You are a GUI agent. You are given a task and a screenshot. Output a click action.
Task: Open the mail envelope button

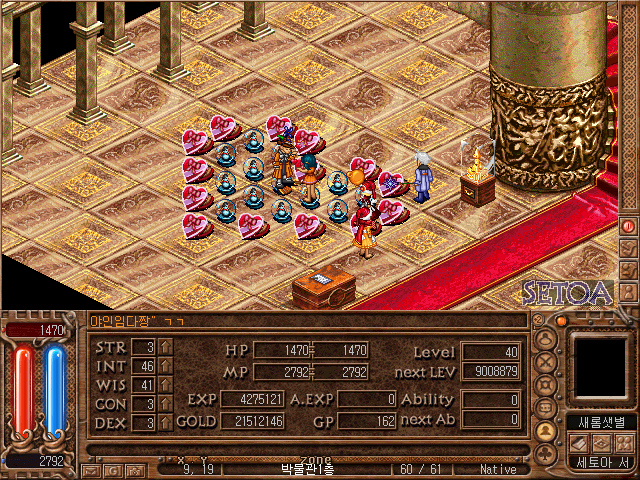[91, 469]
